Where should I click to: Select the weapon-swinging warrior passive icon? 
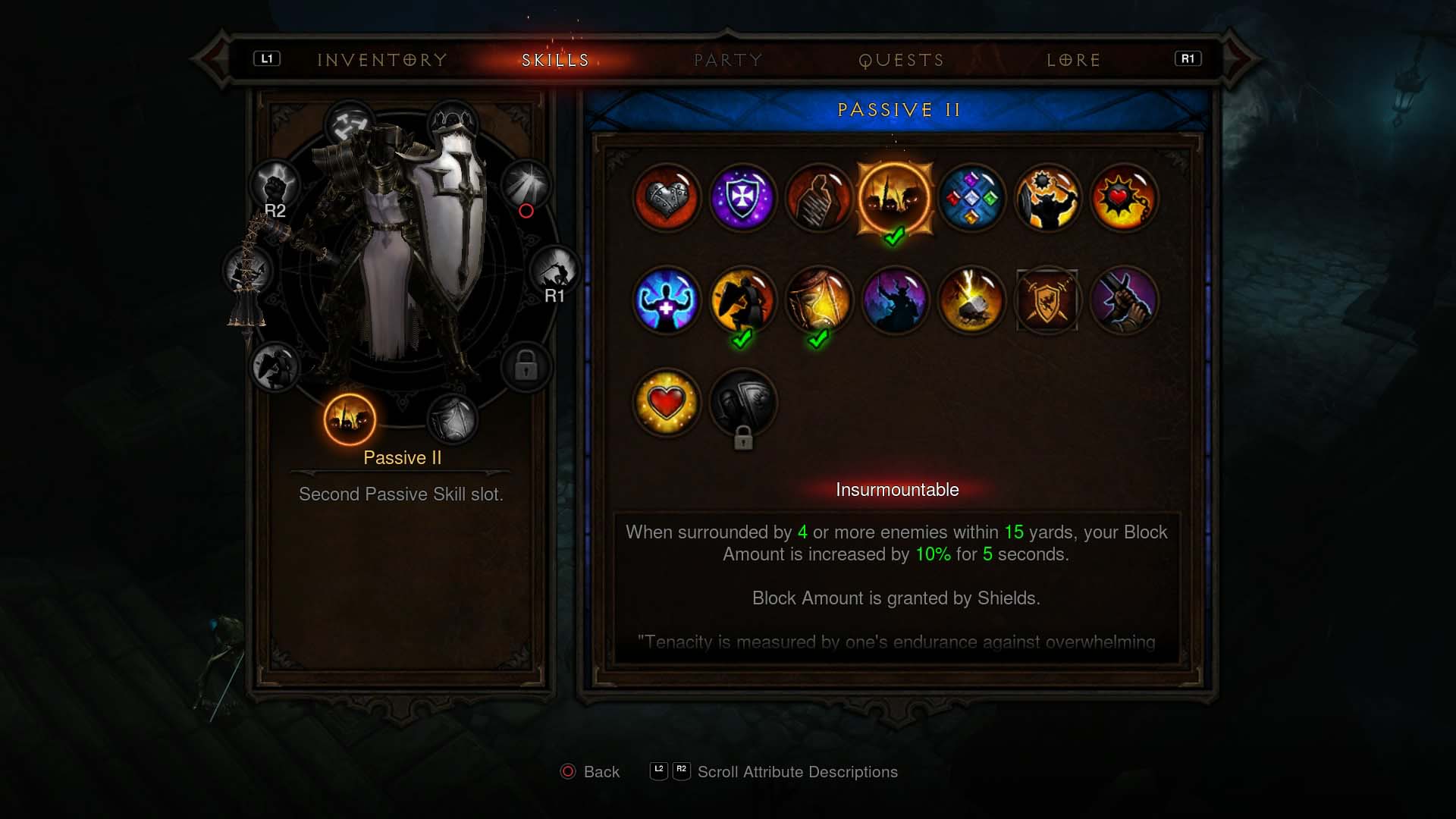click(x=1048, y=199)
